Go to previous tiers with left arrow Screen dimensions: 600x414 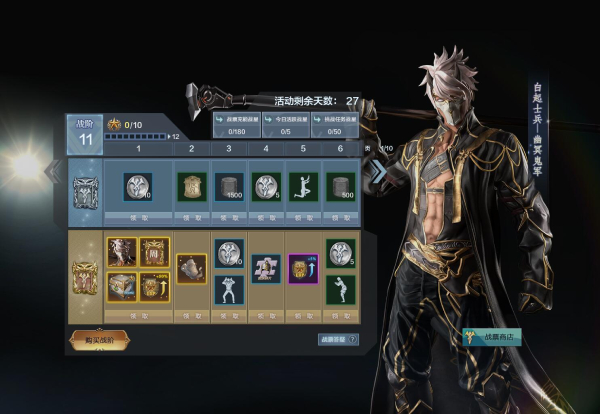tap(55, 170)
